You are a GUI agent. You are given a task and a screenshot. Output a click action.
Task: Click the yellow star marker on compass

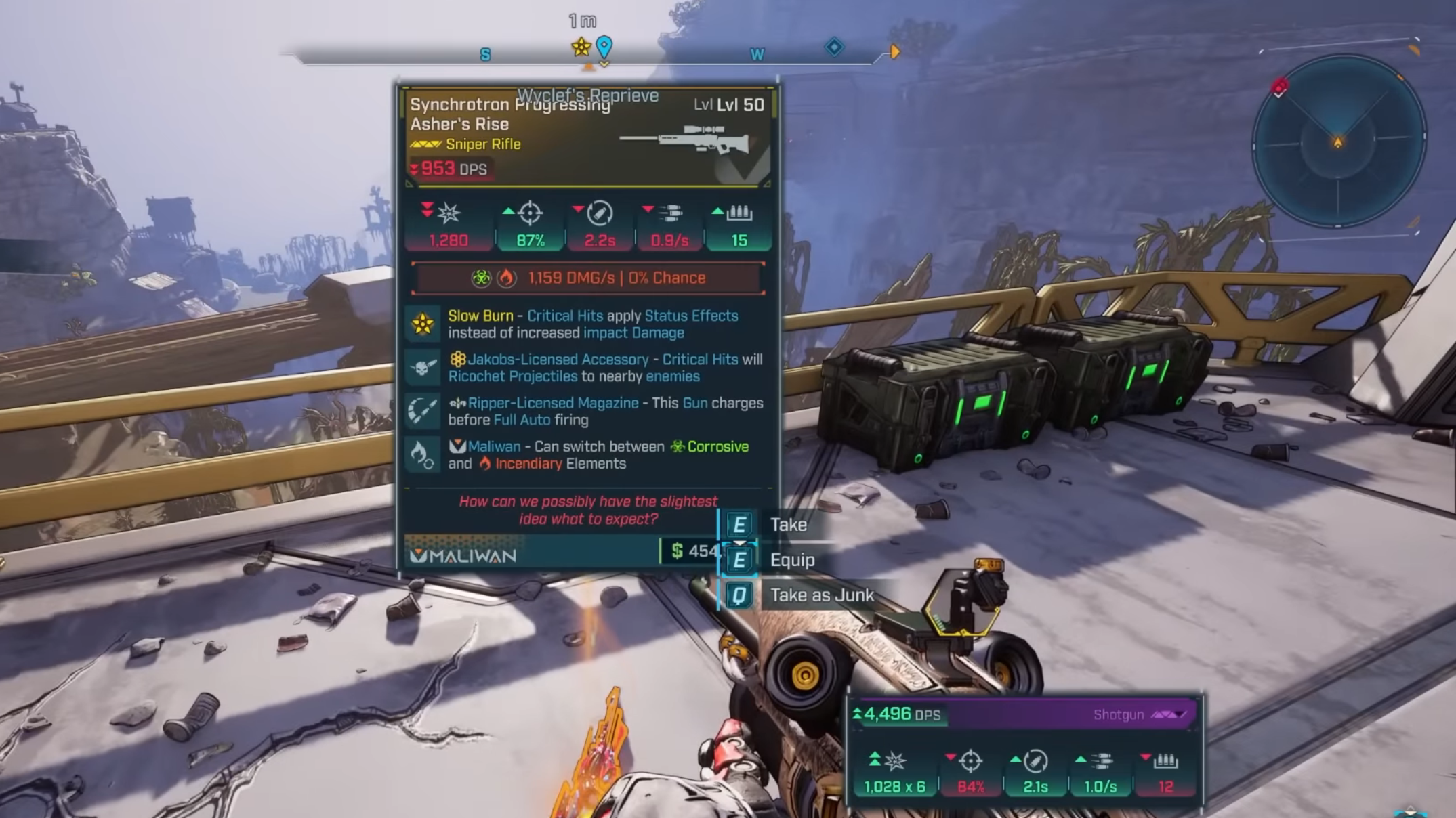click(581, 47)
